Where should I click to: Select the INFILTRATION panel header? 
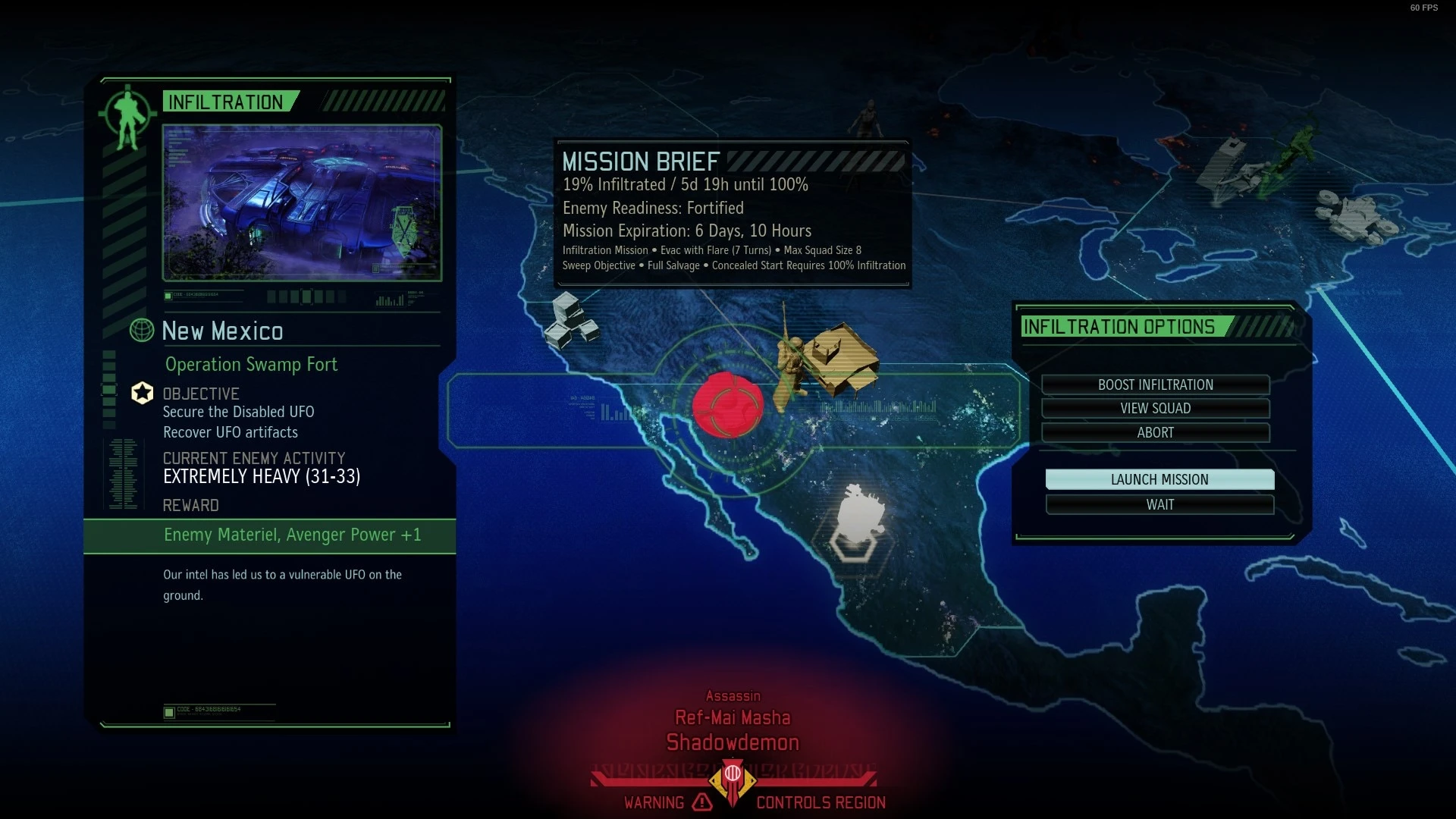226,102
